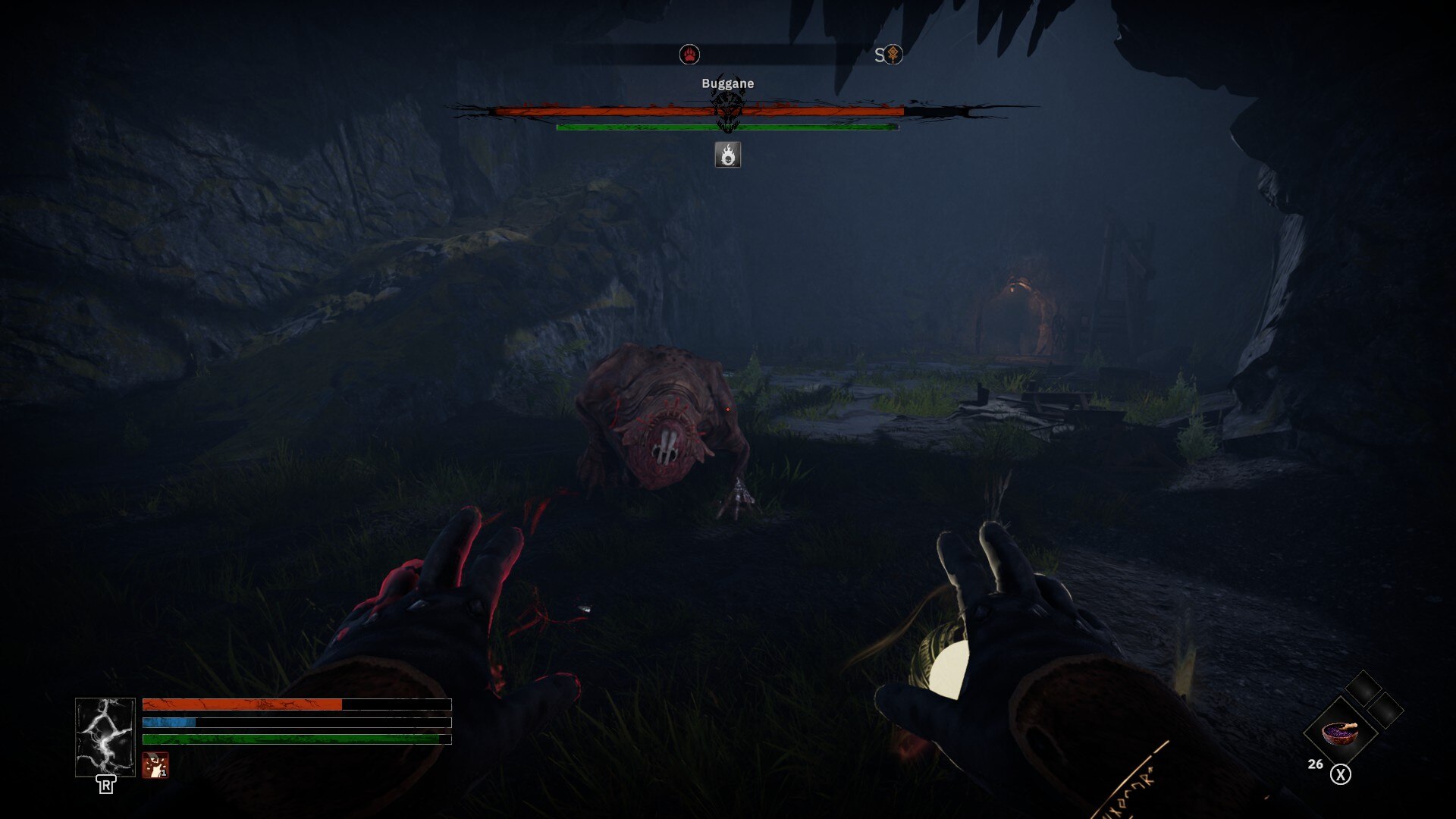Select the lightning spell icon

coord(105,737)
